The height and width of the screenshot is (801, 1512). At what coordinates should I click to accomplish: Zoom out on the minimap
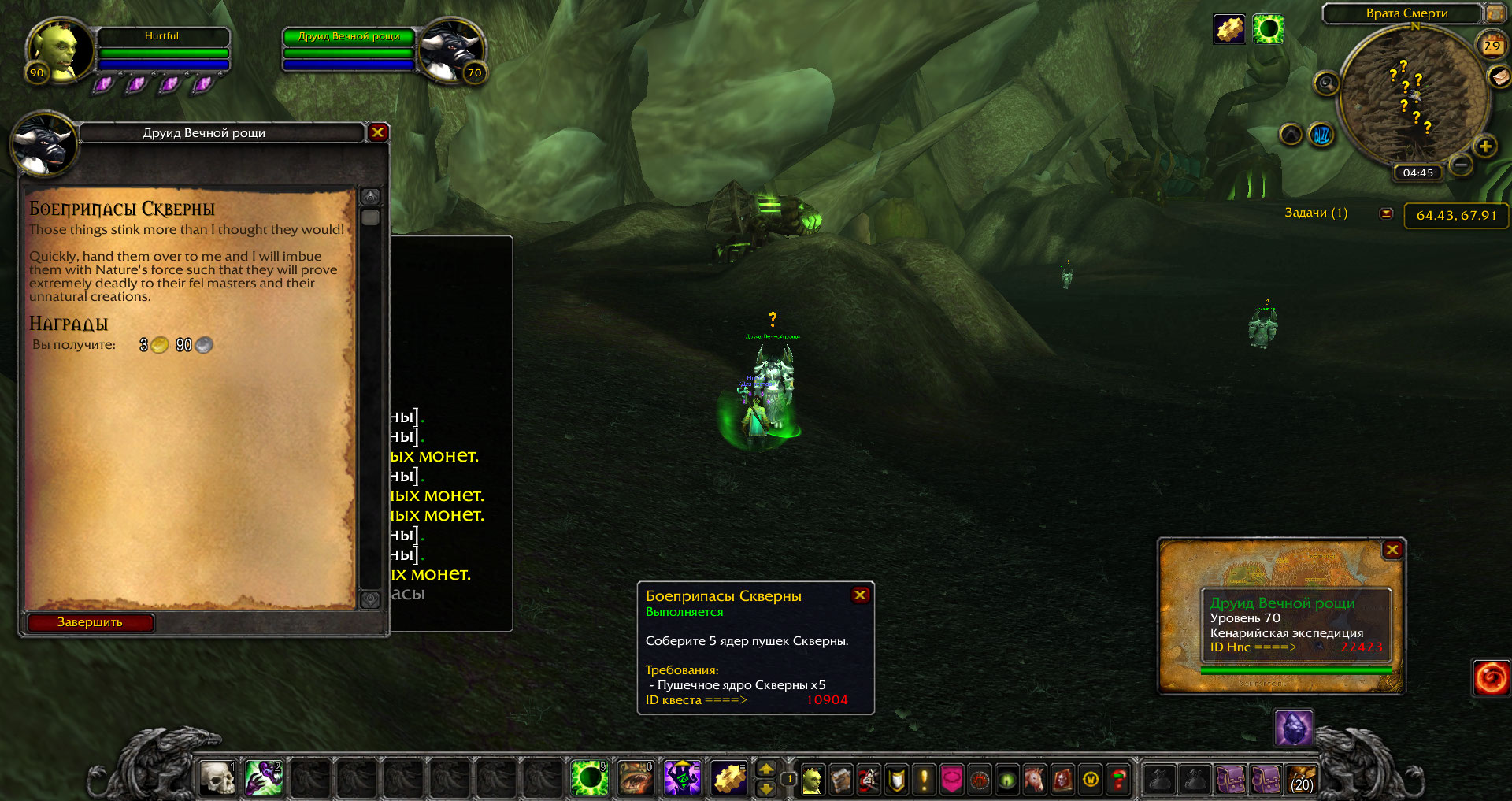pyautogui.click(x=1461, y=165)
